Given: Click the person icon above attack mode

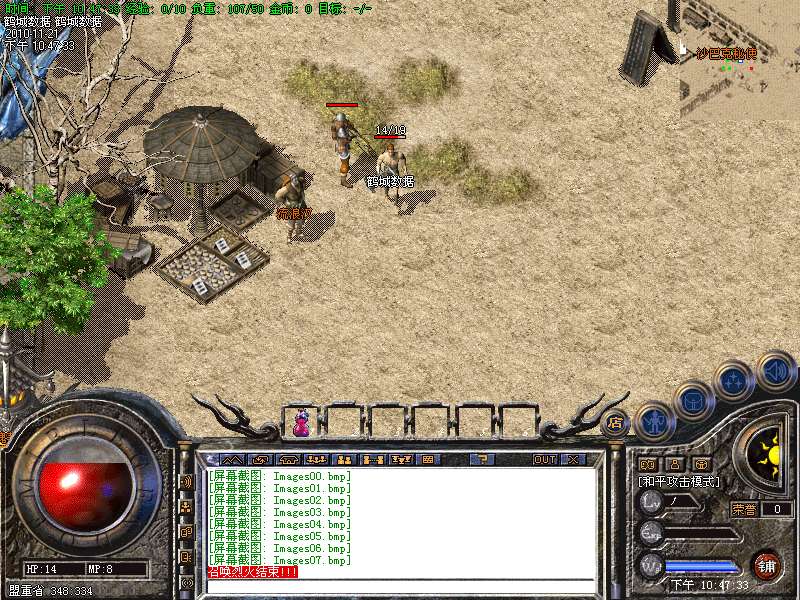Looking at the screenshot, I should [x=674, y=464].
